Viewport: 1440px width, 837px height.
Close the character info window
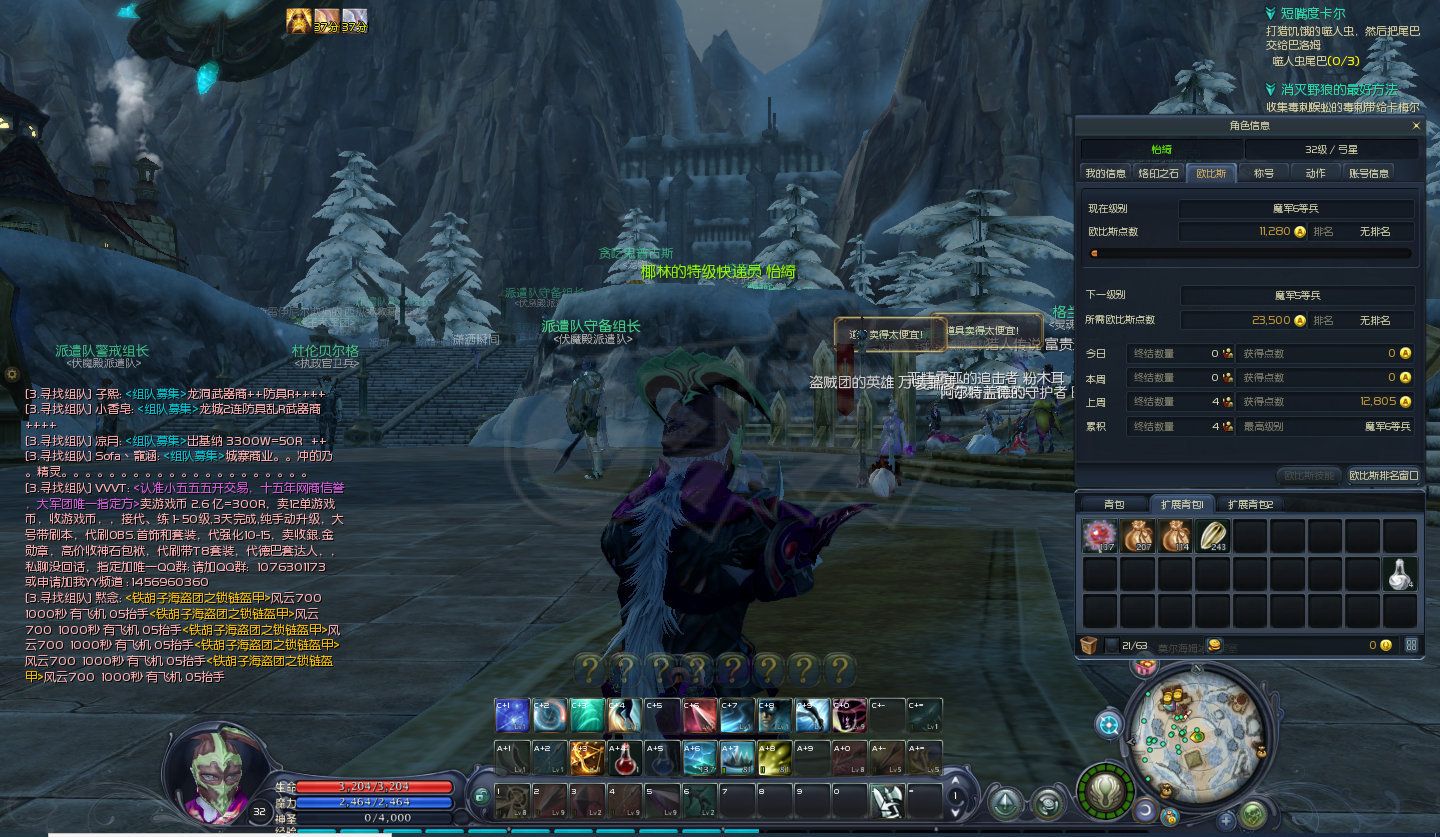click(1416, 126)
